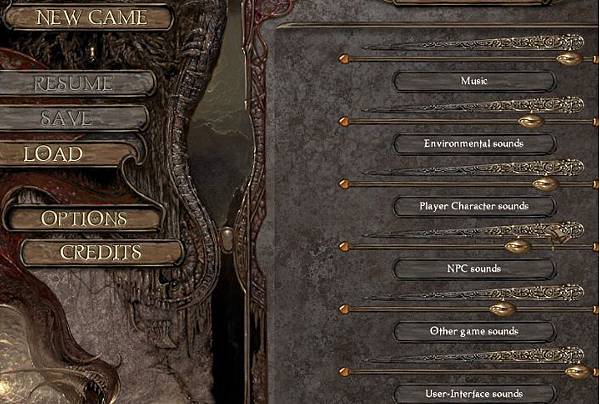View the Credits
The height and width of the screenshot is (404, 600).
click(x=100, y=252)
